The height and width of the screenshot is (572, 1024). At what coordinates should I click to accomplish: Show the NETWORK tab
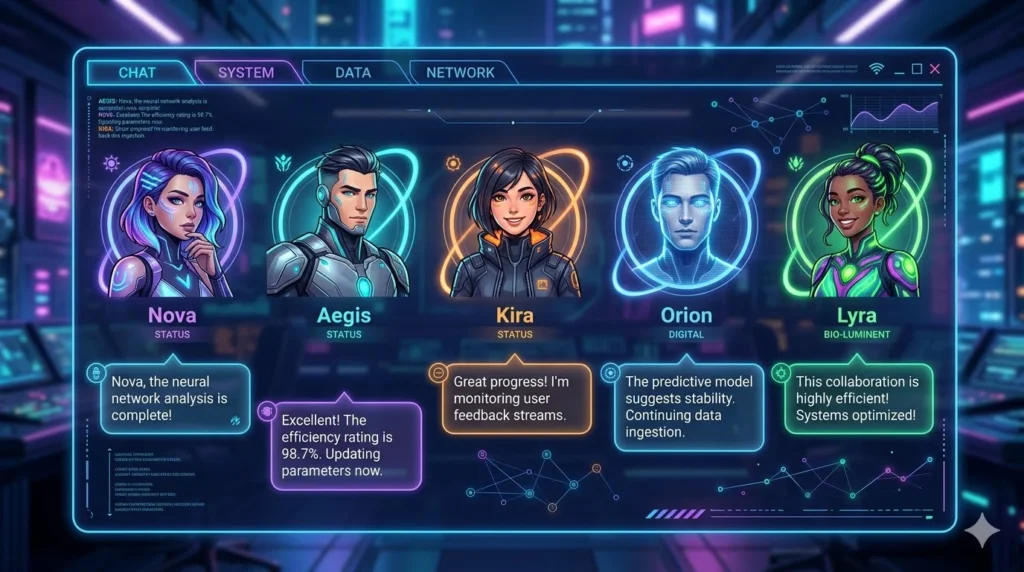point(460,72)
